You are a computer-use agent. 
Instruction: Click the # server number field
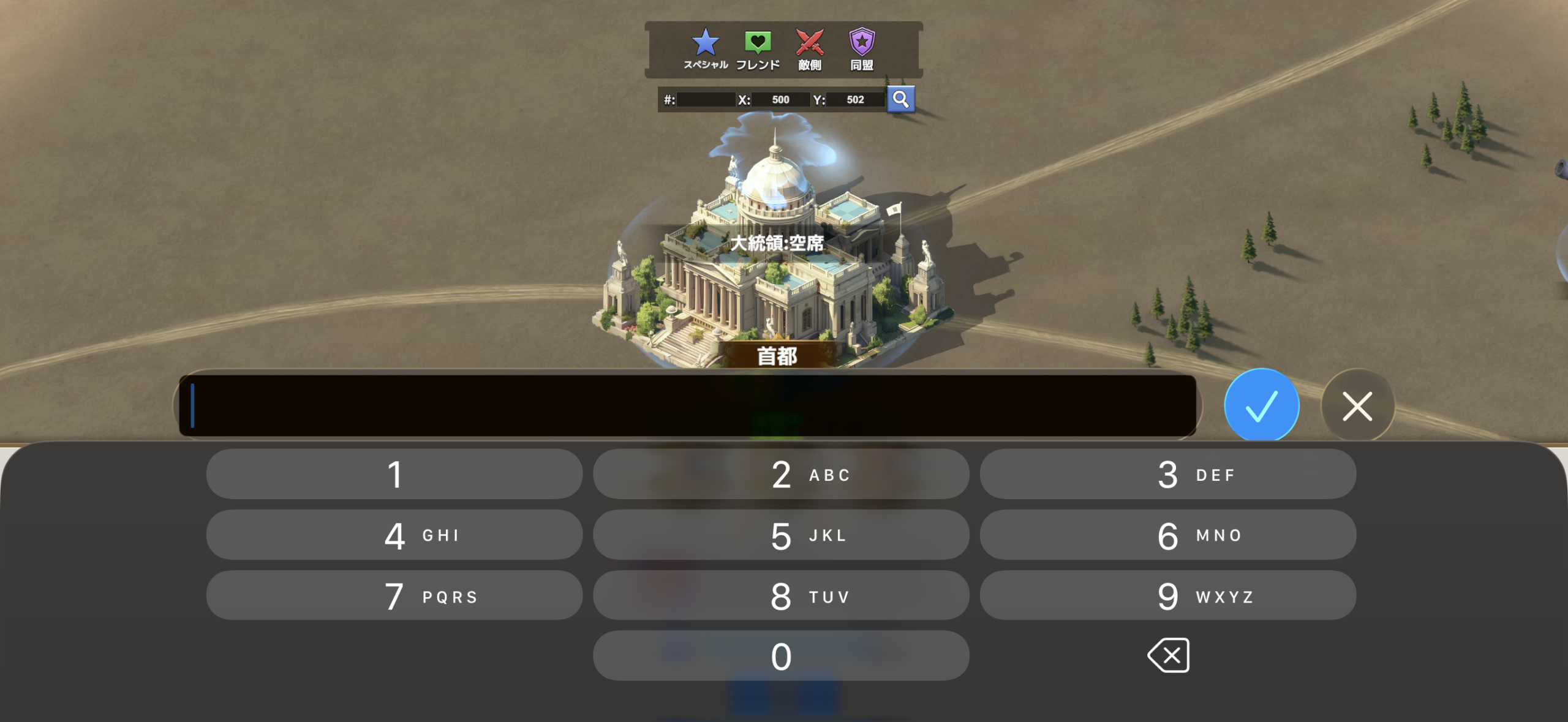[x=706, y=100]
